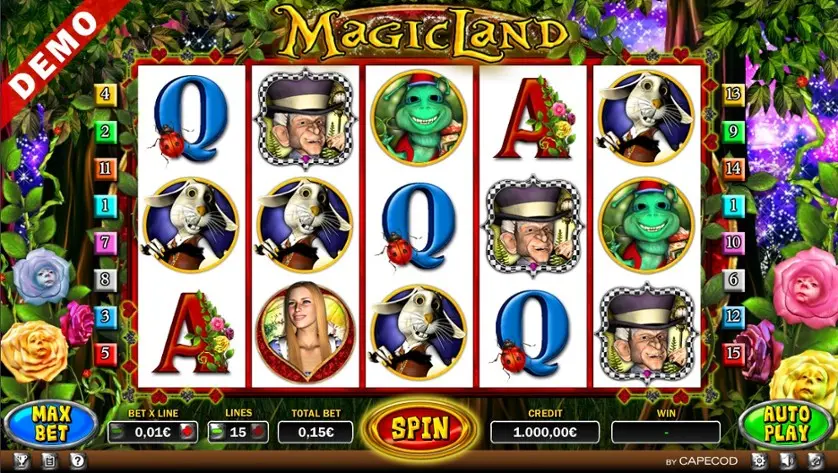Click payline number 14 indicator
This screenshot has width=838, height=473.
click(x=733, y=168)
